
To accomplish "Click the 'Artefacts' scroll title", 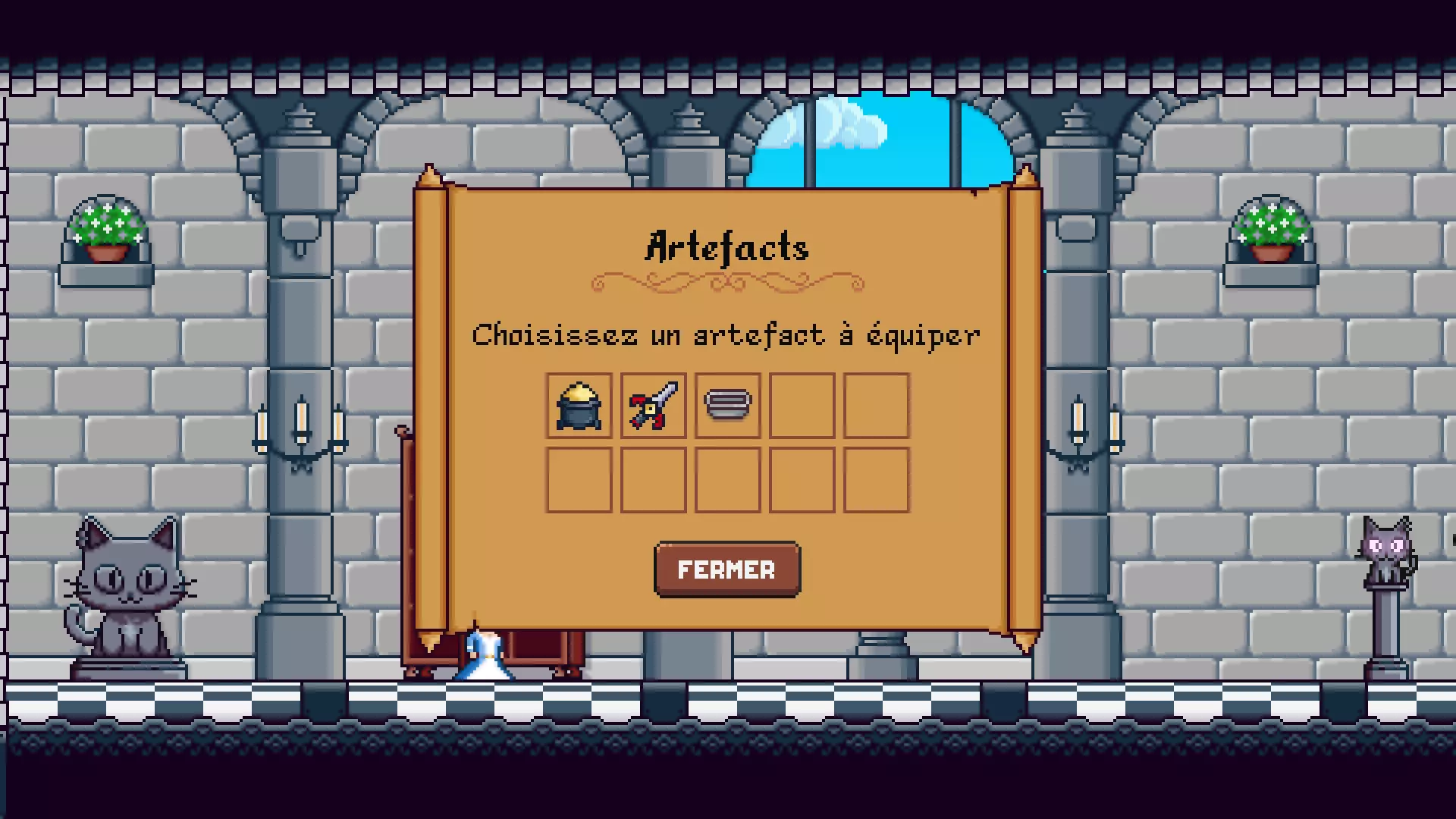I will pyautogui.click(x=726, y=246).
